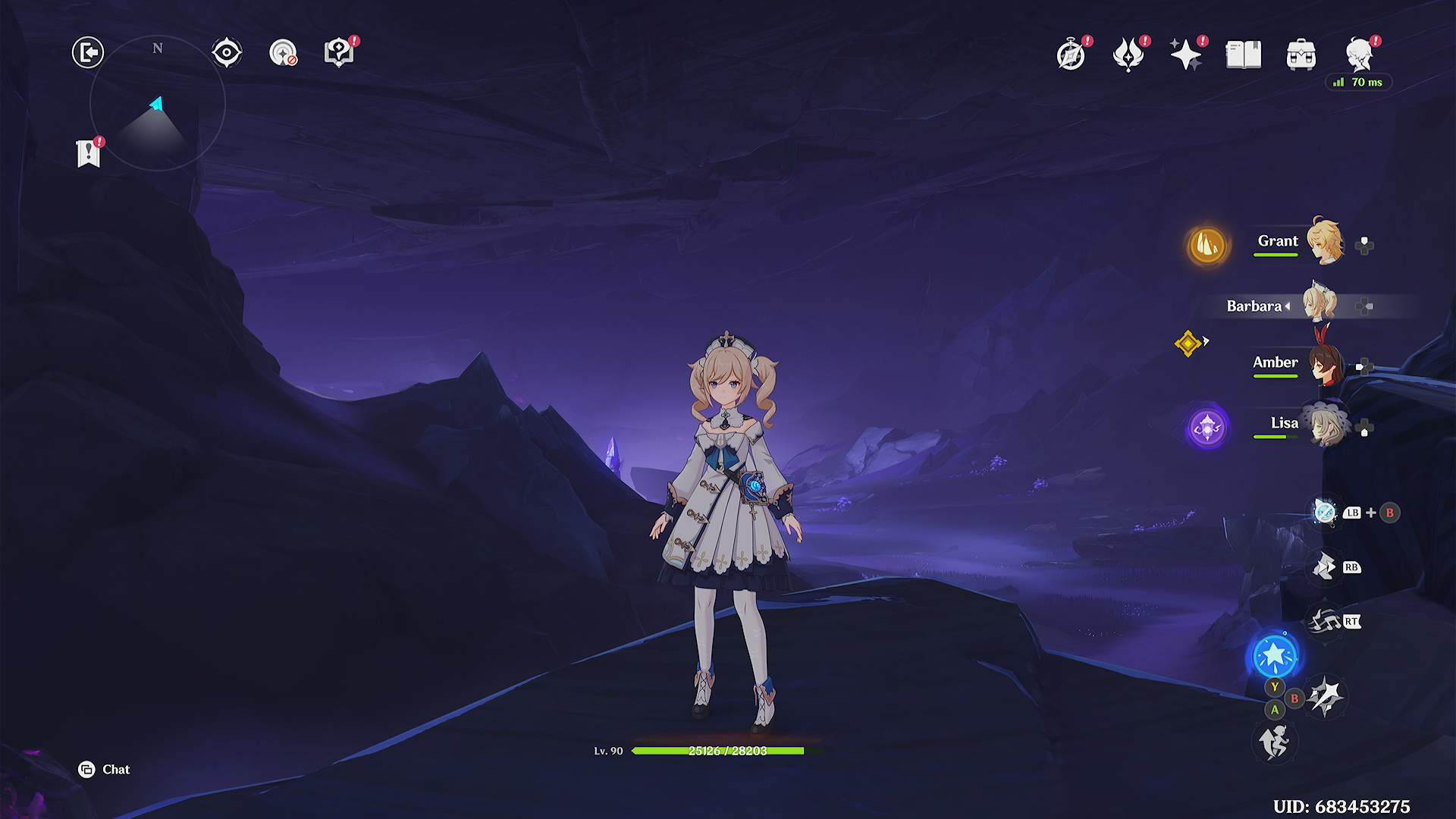Click the yellow diamond quest tracker marker
This screenshot has height=819, width=1456.
point(1188,344)
